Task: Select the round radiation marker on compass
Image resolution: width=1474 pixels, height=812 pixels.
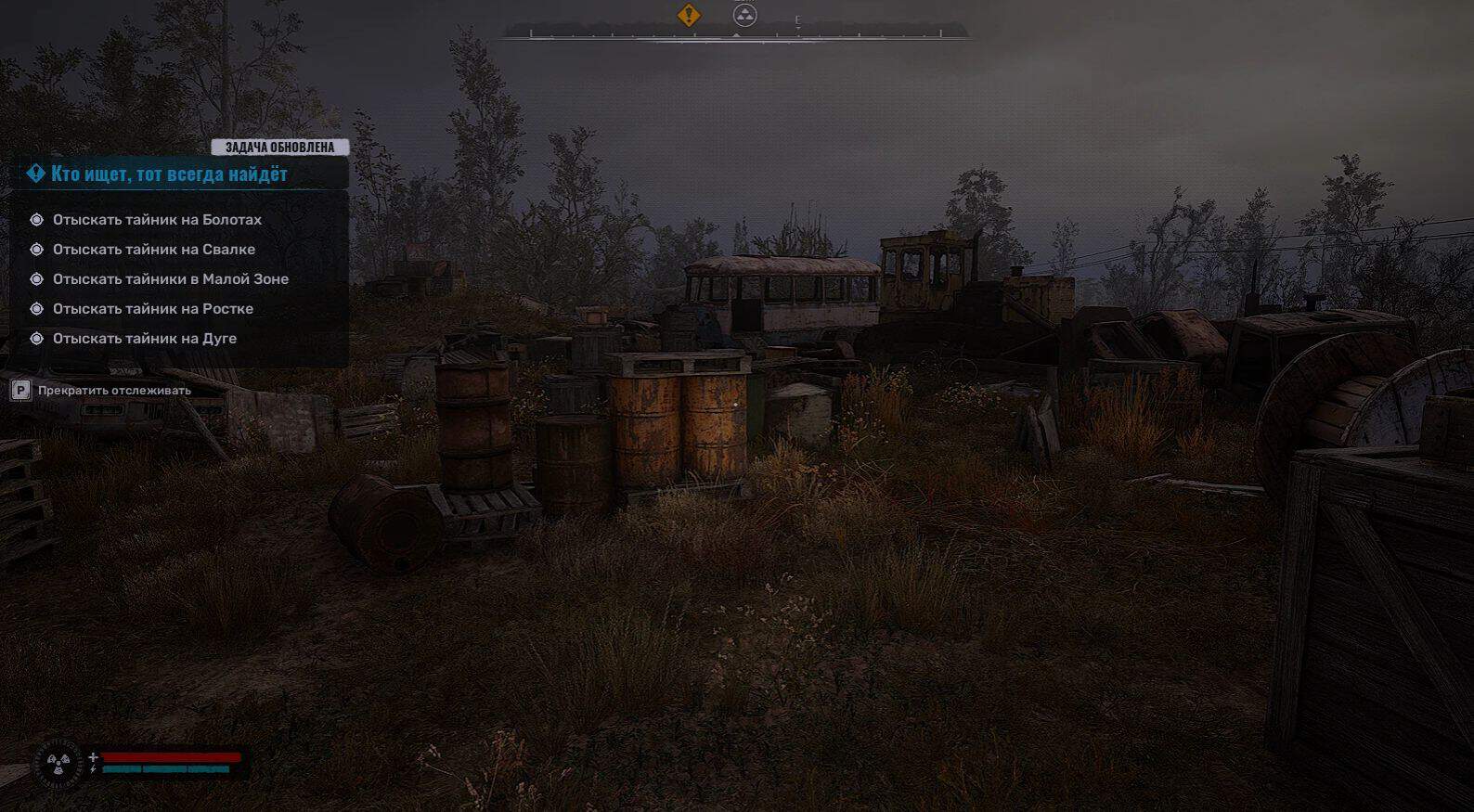Action: (745, 15)
